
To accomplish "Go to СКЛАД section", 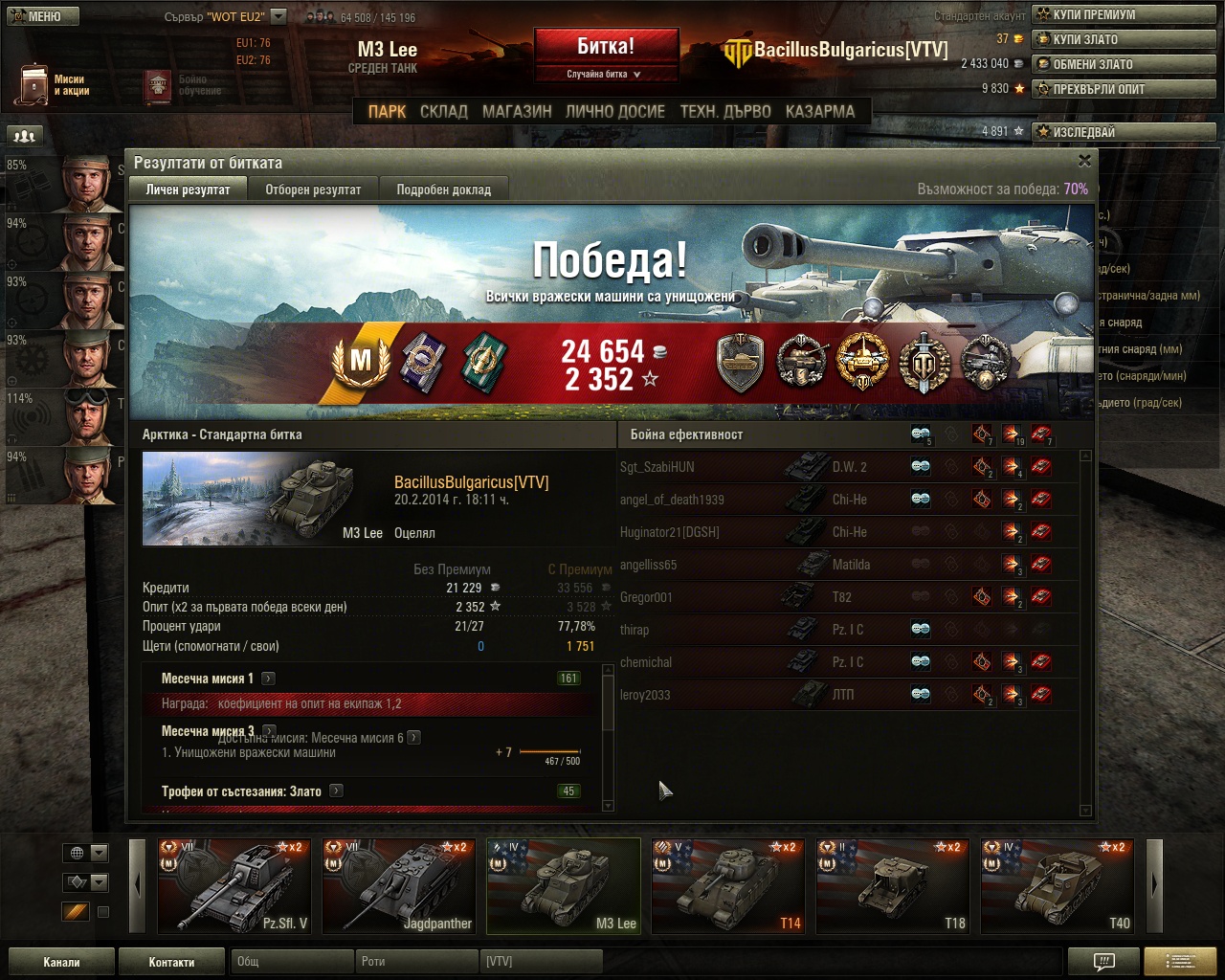I will pyautogui.click(x=444, y=111).
